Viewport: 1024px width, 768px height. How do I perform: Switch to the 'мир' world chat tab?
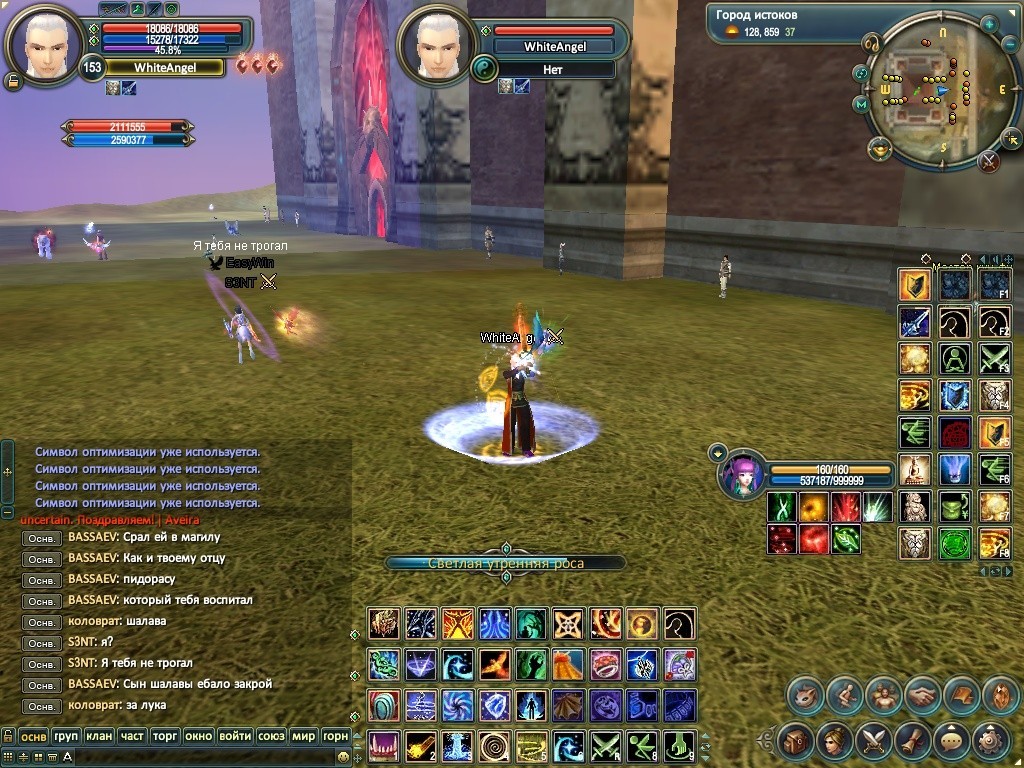click(x=303, y=736)
